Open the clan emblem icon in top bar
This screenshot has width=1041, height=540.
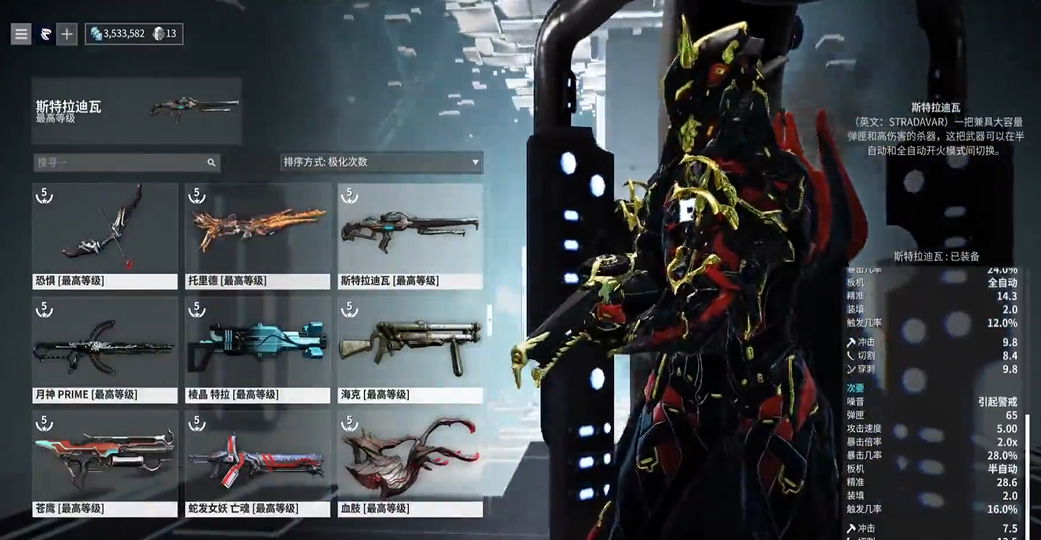44,34
